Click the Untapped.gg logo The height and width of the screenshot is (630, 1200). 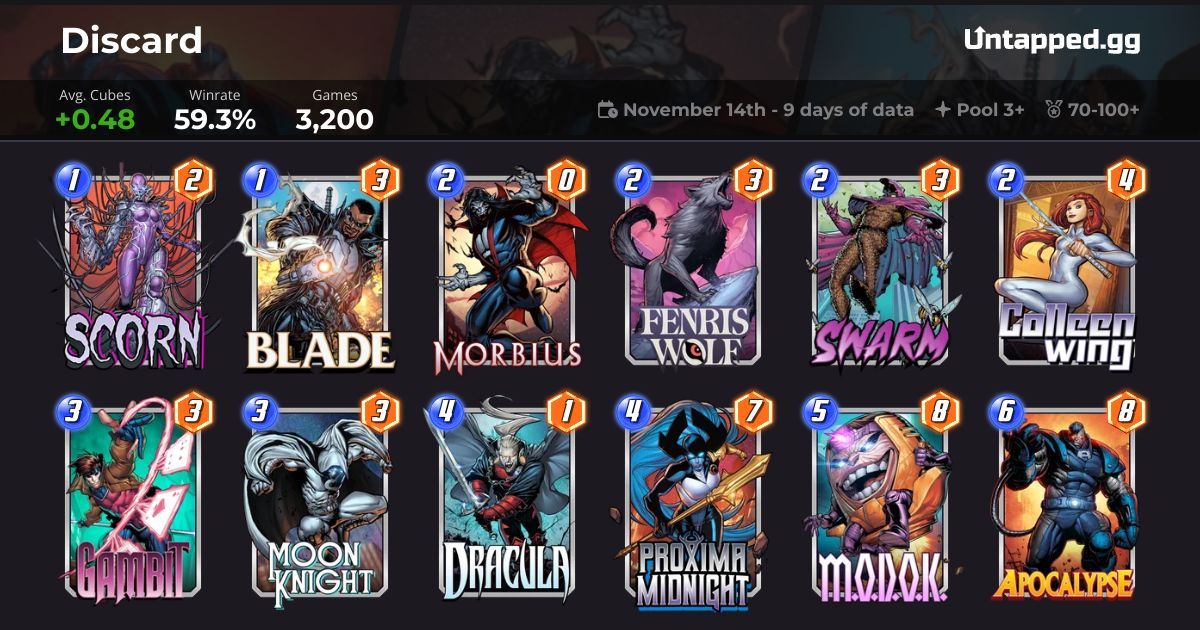point(1052,40)
